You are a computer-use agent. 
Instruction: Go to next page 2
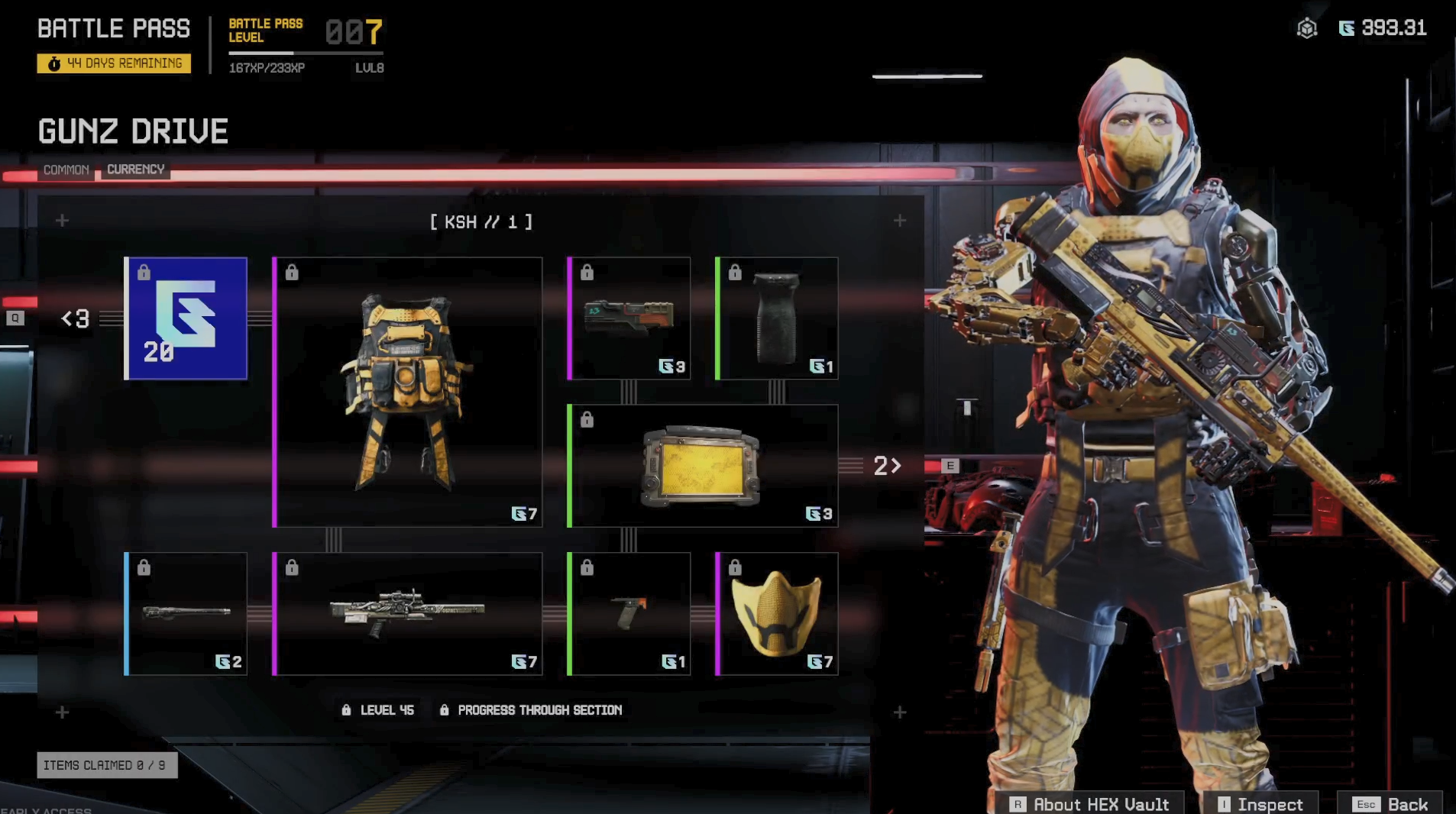point(887,466)
